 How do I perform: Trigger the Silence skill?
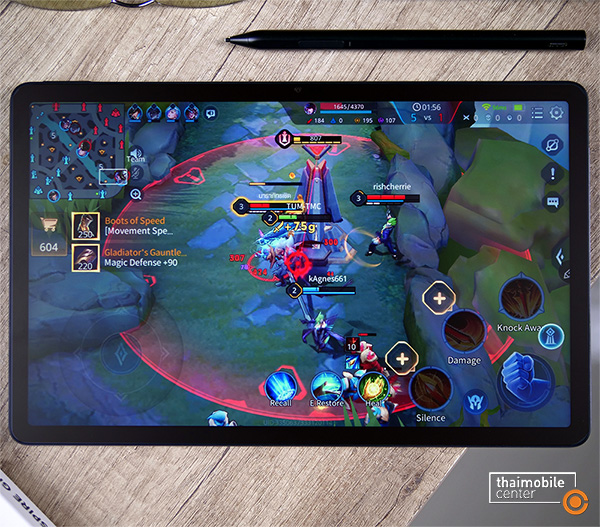click(x=430, y=390)
